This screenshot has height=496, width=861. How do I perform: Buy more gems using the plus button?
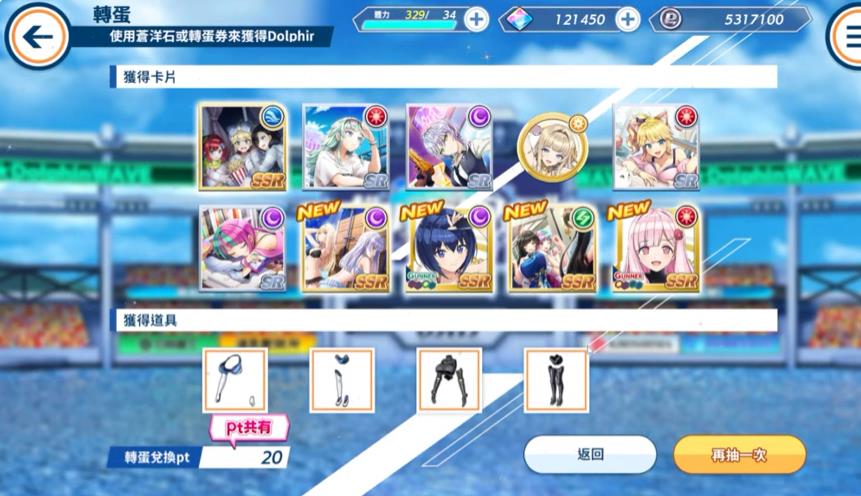point(627,19)
